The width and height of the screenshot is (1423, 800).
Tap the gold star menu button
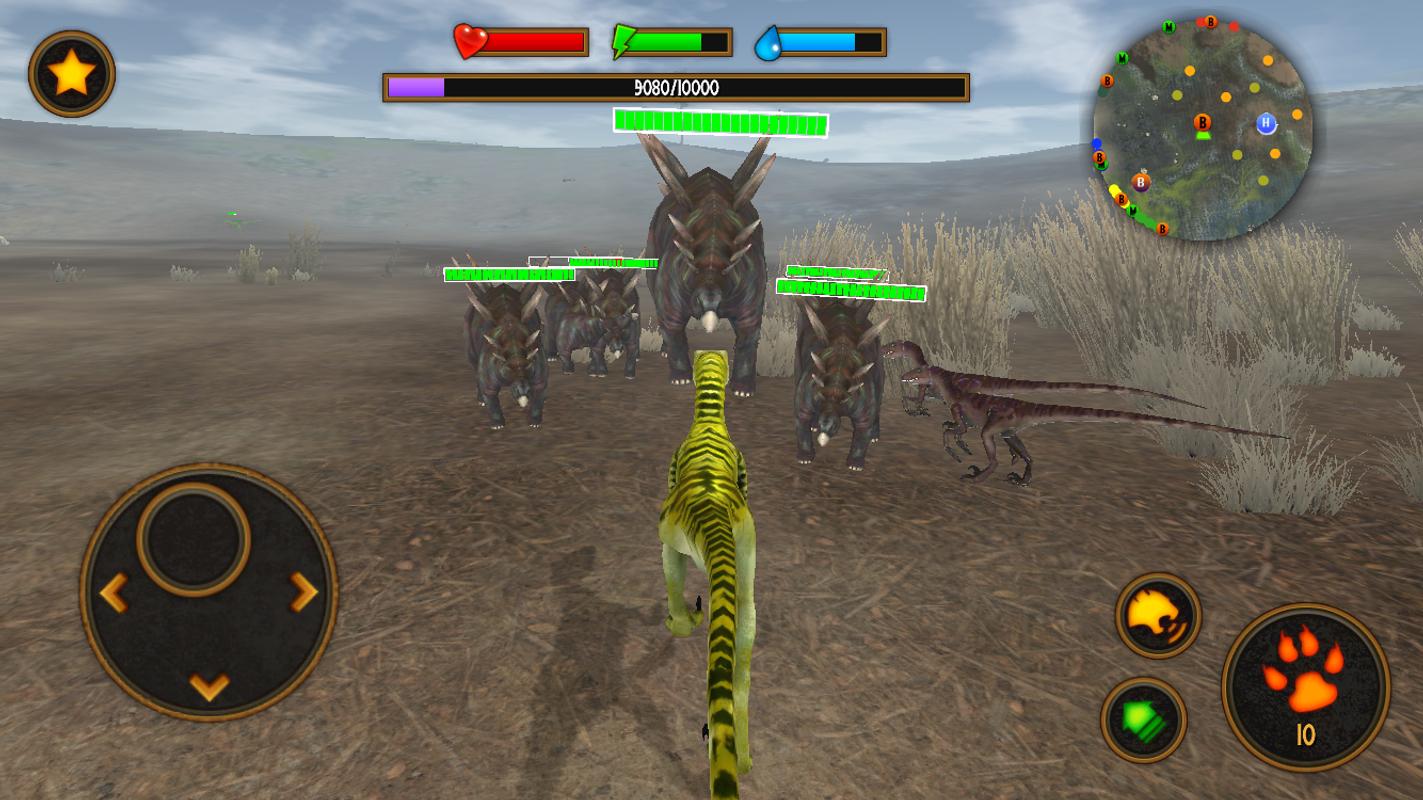pyautogui.click(x=70, y=73)
